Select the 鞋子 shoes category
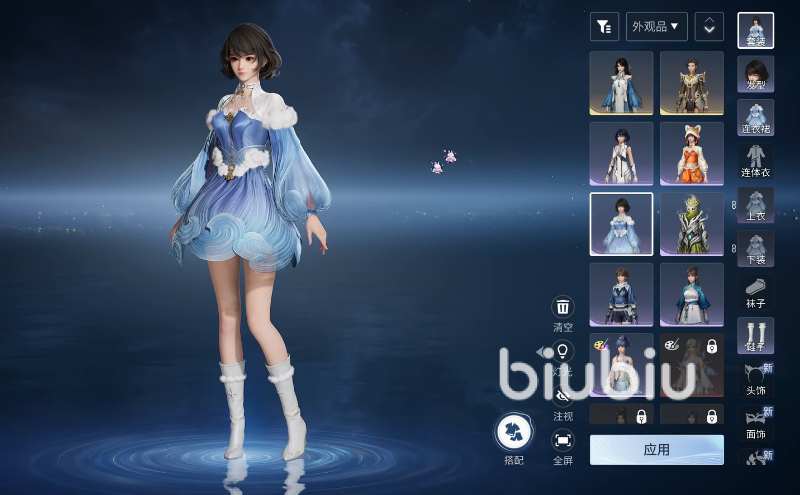This screenshot has height=495, width=800. tap(755, 335)
